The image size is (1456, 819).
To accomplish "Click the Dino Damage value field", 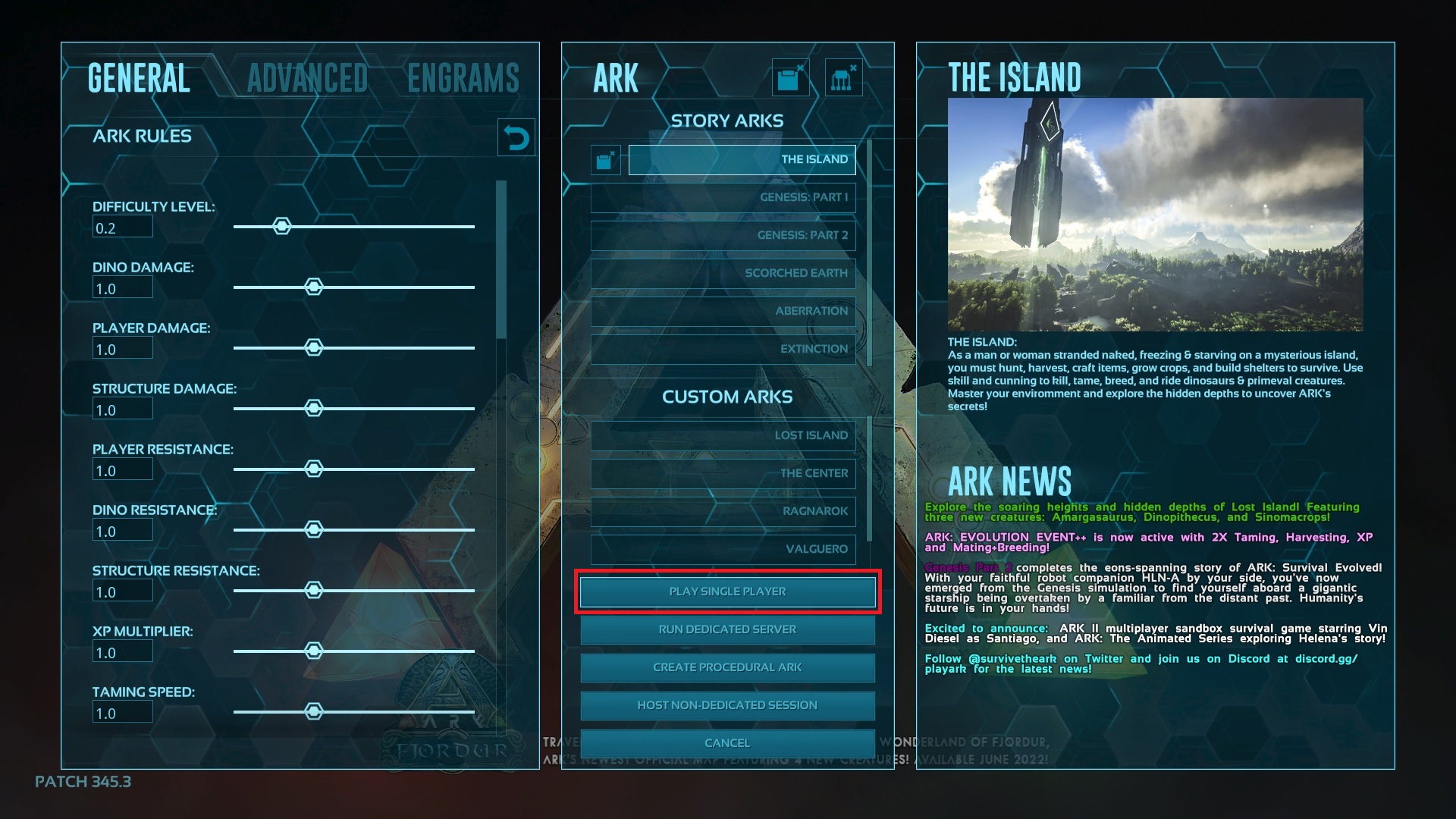I will click(122, 287).
